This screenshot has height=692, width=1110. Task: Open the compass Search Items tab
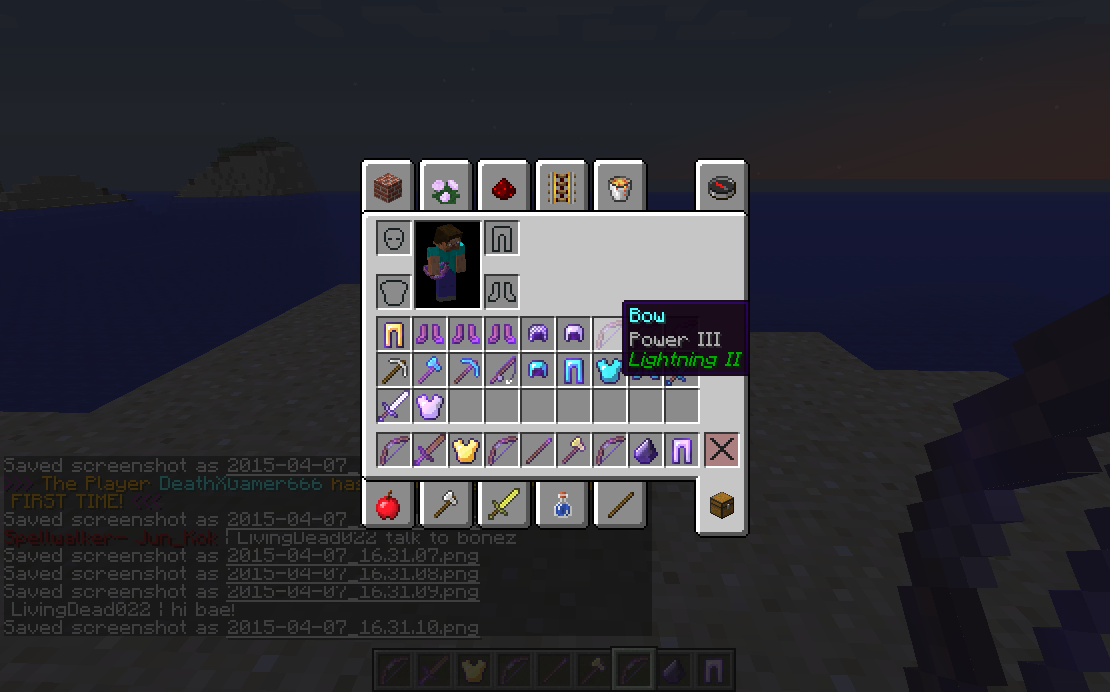[x=721, y=187]
